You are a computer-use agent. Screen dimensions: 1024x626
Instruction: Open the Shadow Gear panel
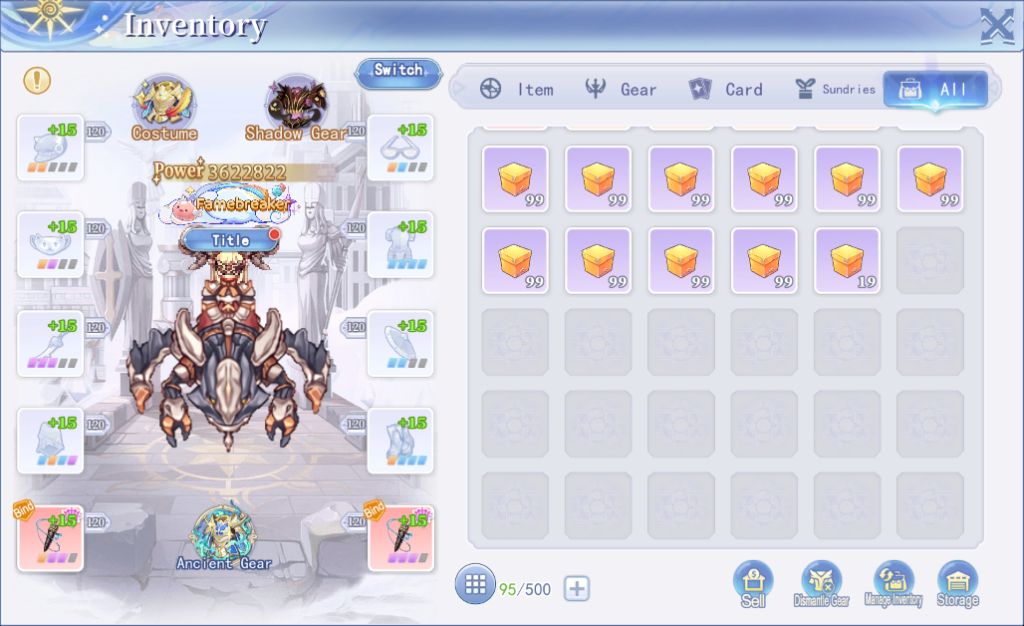tap(295, 105)
